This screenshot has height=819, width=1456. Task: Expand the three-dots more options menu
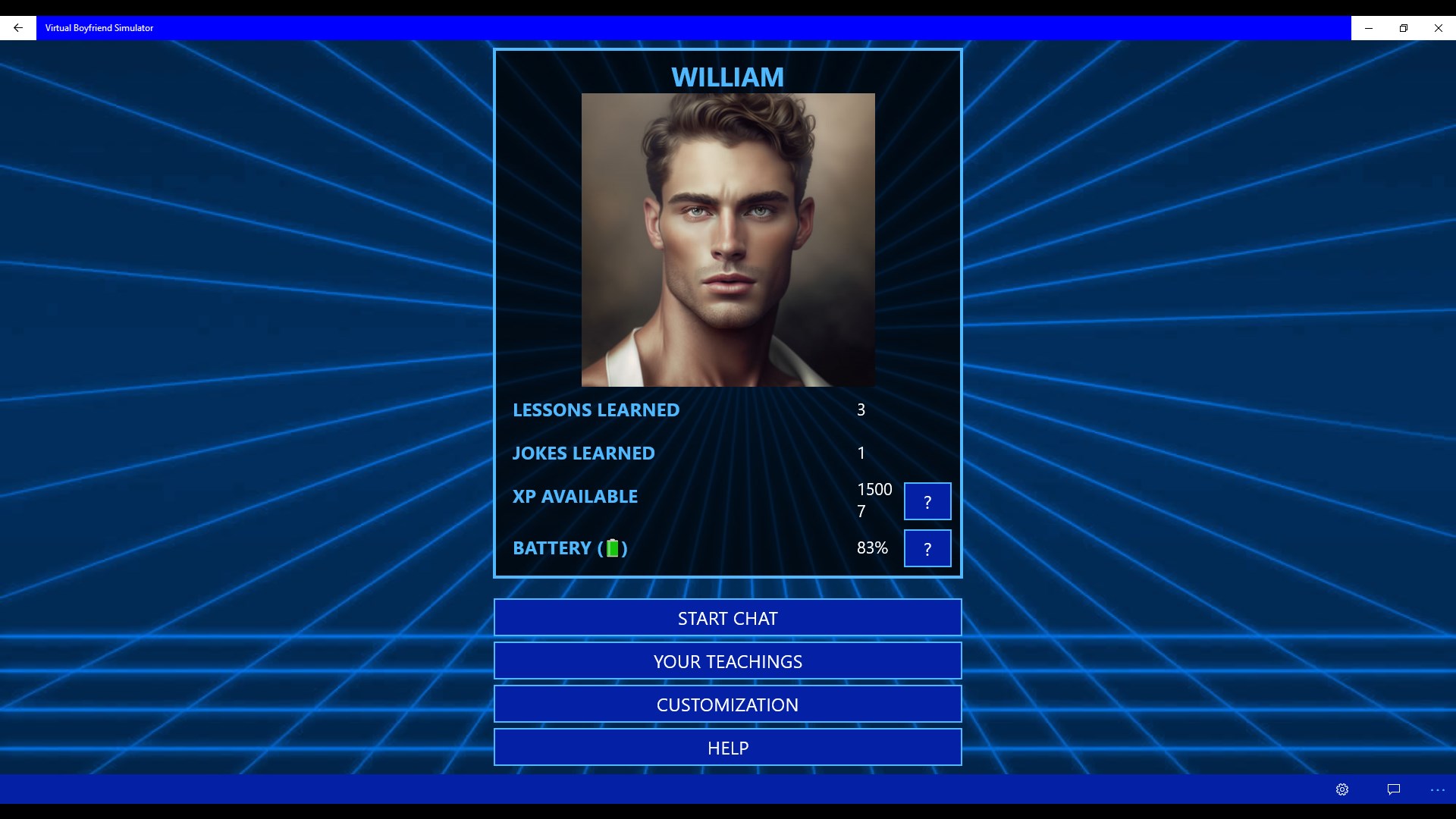click(x=1437, y=789)
